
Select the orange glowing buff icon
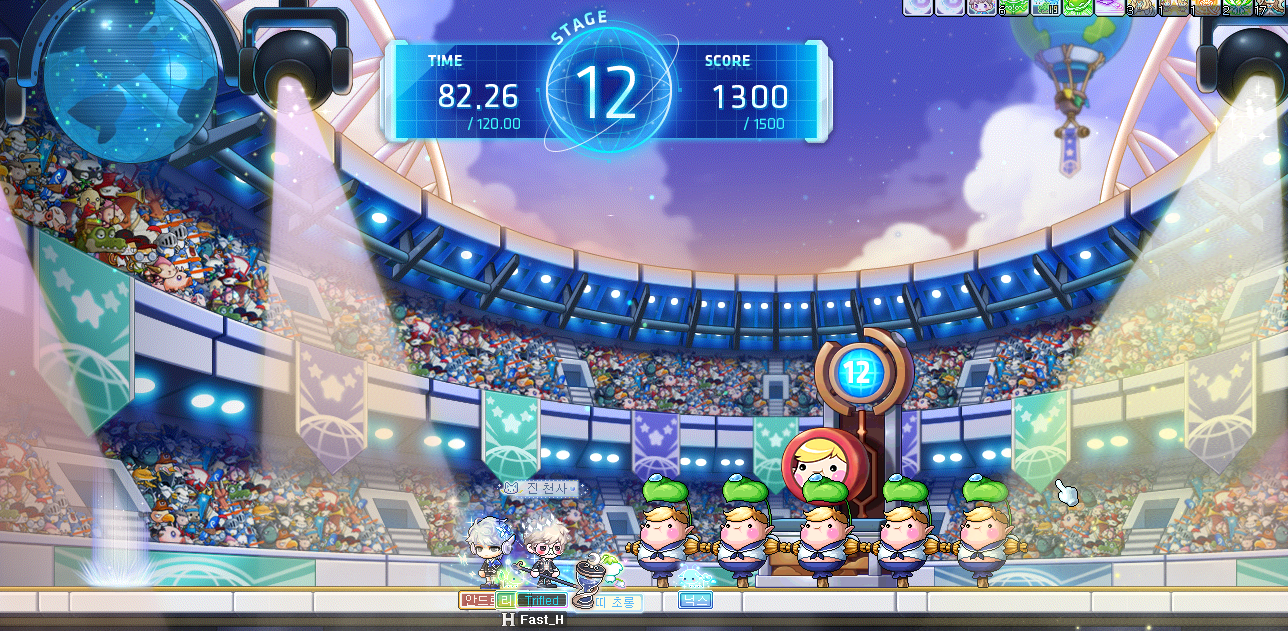coord(1205,7)
